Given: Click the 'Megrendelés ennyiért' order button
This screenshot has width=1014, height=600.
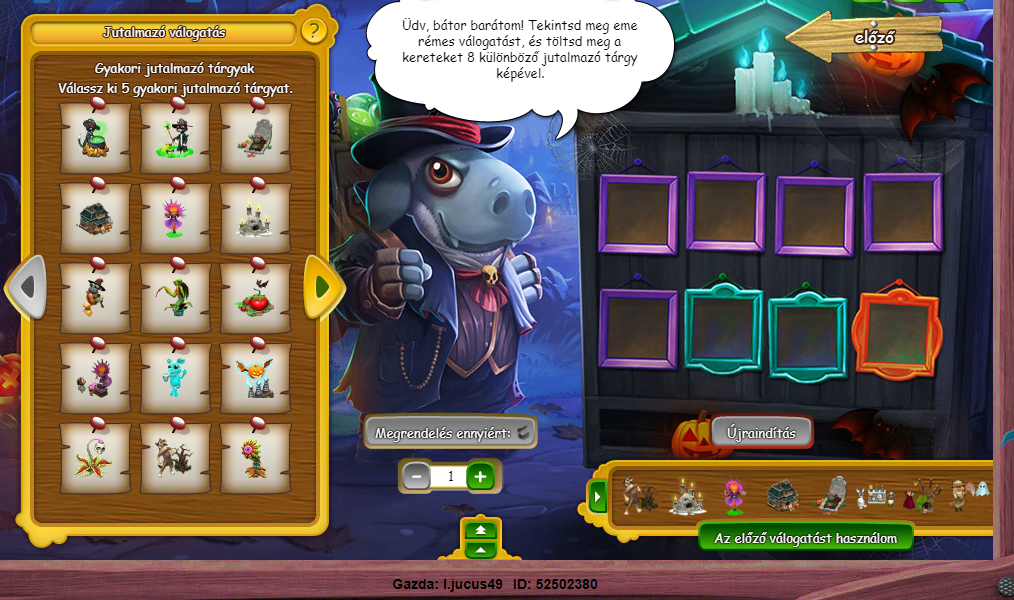Looking at the screenshot, I should pyautogui.click(x=450, y=433).
